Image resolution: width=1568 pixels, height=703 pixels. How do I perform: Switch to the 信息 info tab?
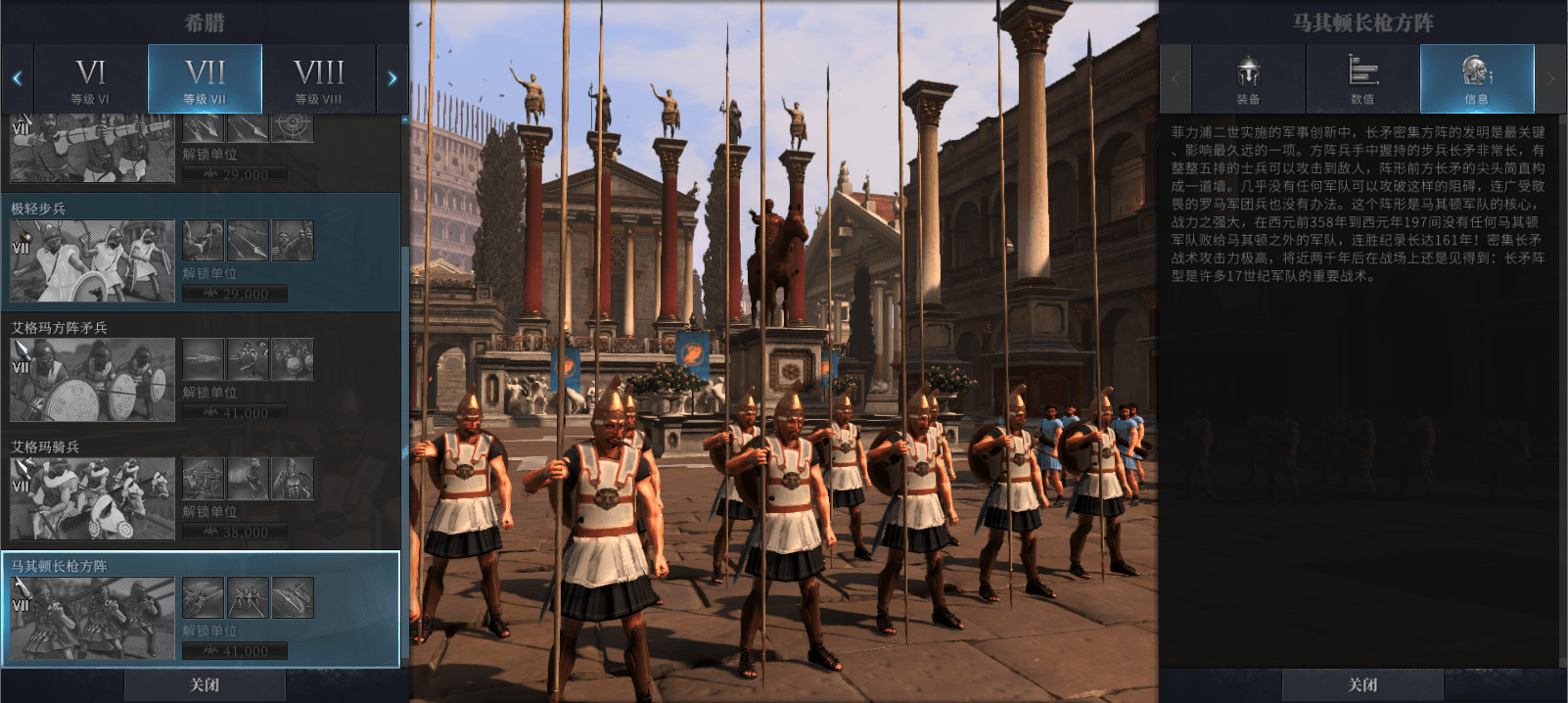(x=1476, y=79)
